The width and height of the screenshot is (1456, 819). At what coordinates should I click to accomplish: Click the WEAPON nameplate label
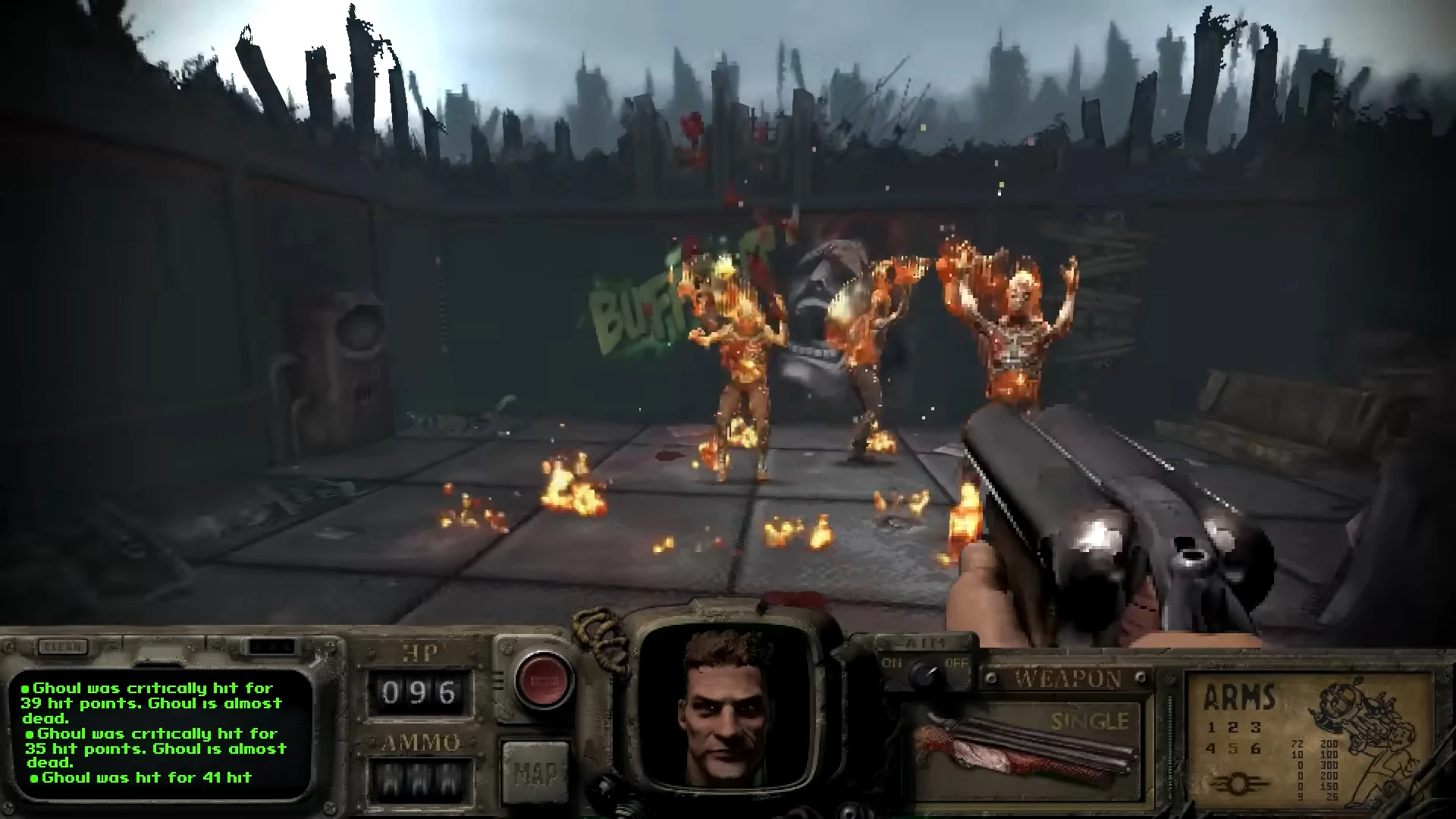(1067, 677)
